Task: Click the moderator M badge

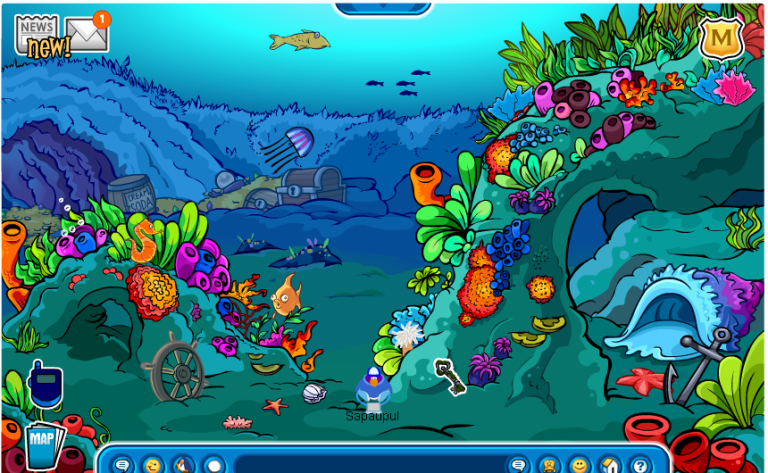Action: tap(719, 39)
